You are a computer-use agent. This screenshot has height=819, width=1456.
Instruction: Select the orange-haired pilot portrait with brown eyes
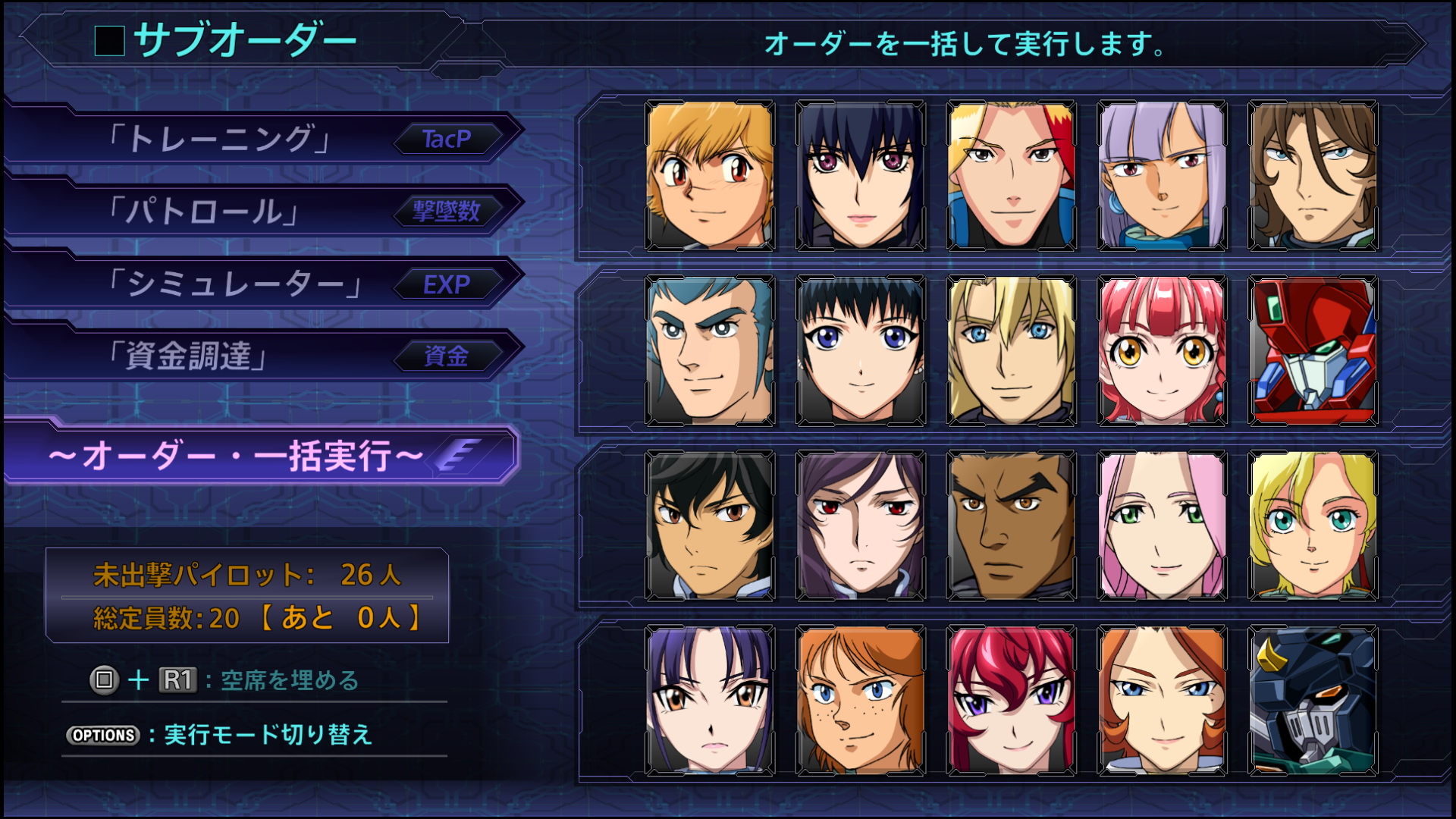point(710,176)
